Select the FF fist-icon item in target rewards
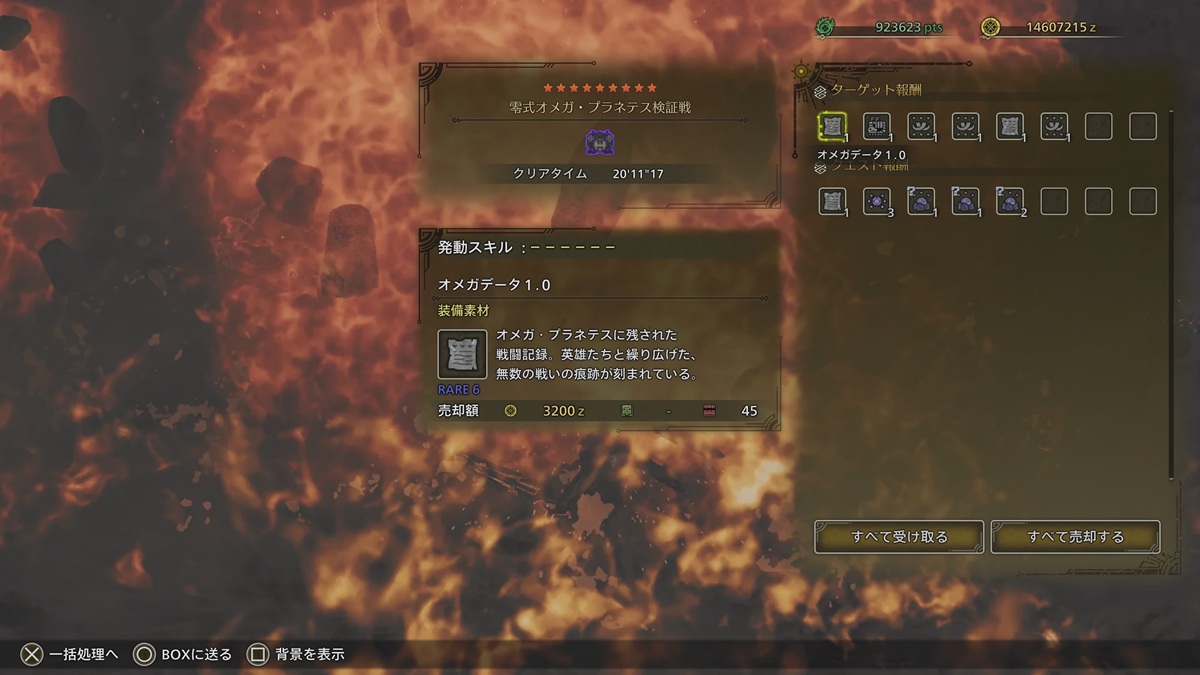Image resolution: width=1200 pixels, height=675 pixels. coord(877,127)
